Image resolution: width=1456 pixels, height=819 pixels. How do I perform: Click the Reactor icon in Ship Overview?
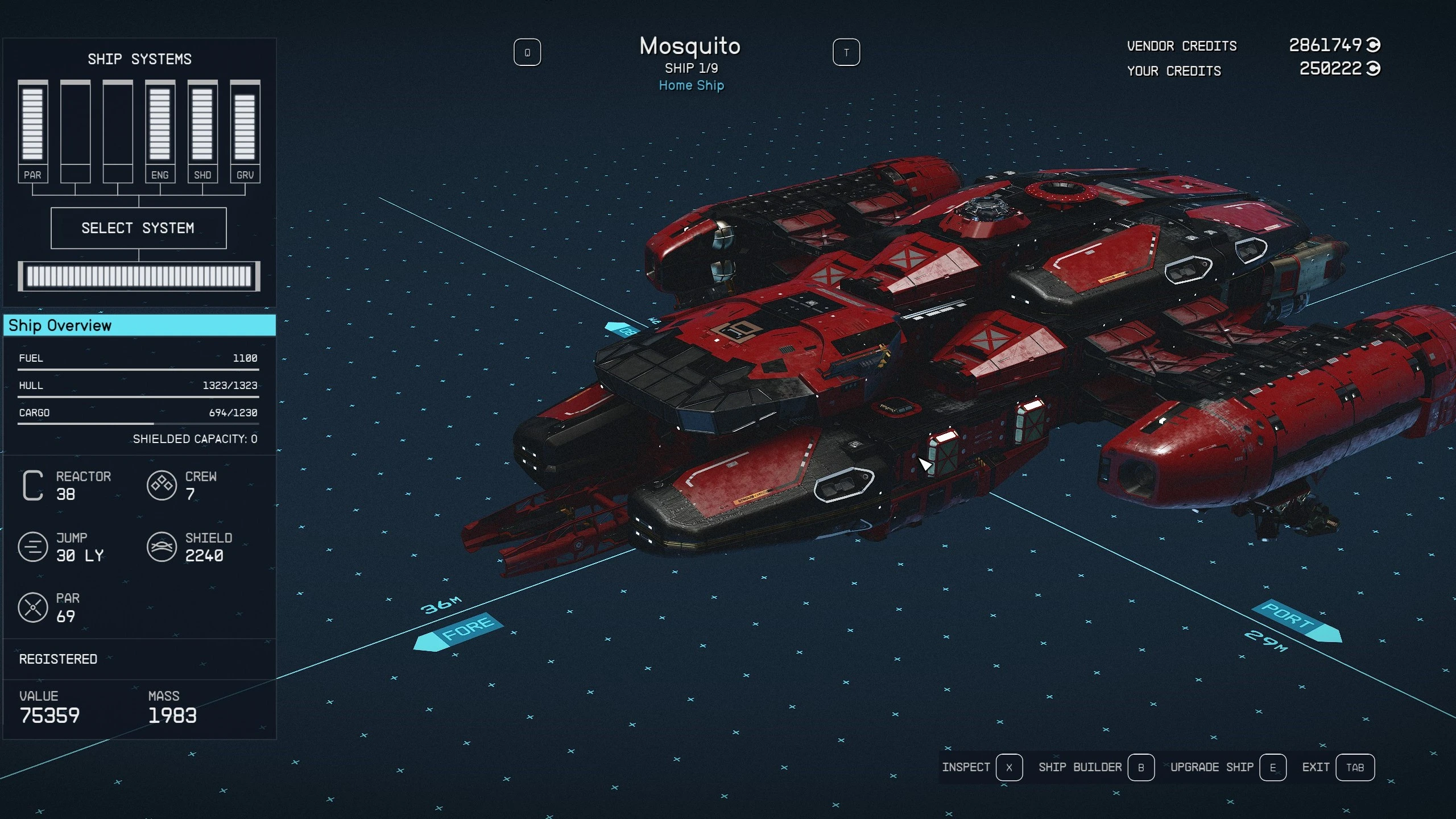pos(32,485)
